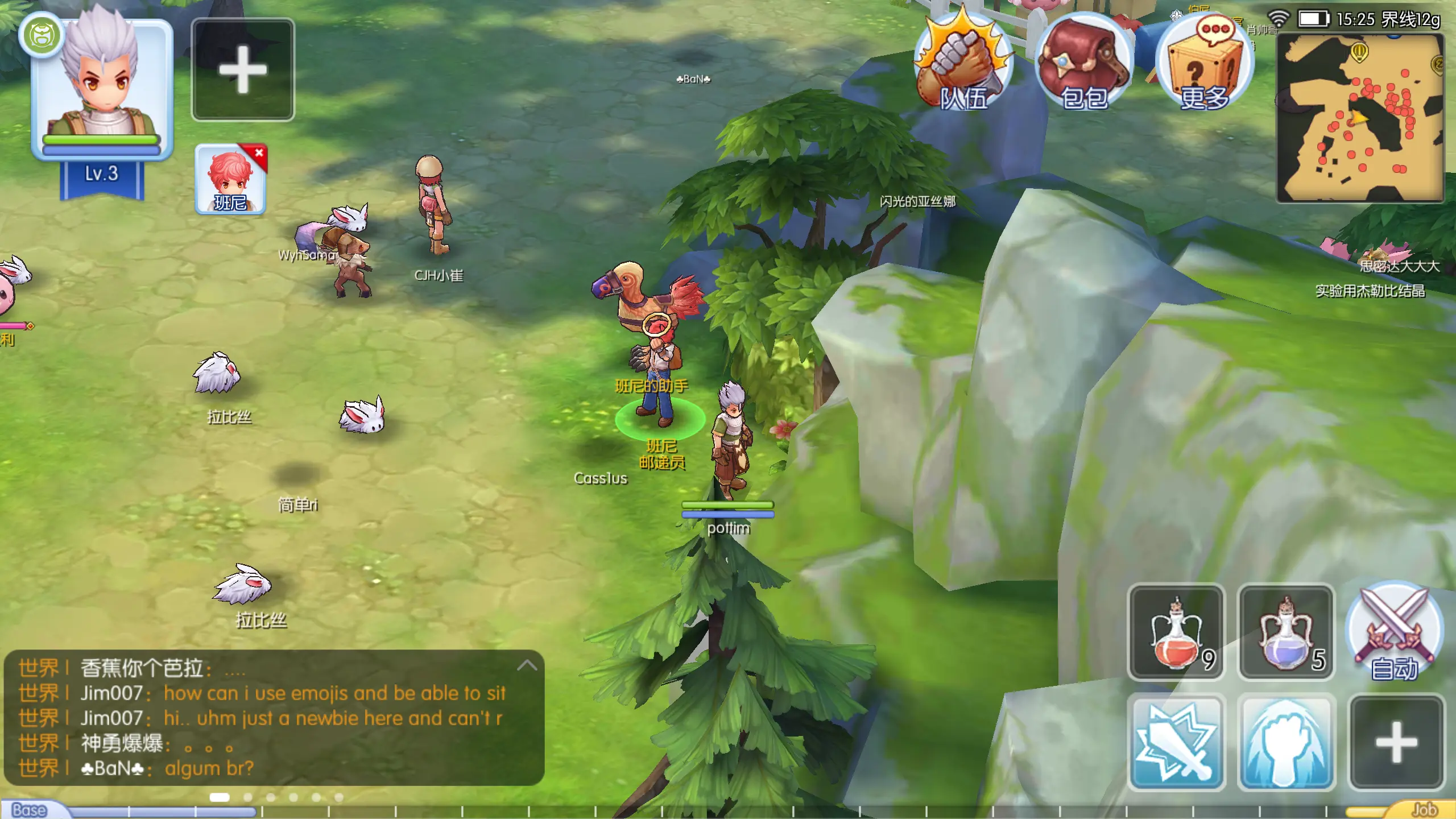The image size is (1456, 819).
Task: Toggle 自动 auto-battle mode
Action: 1395,631
